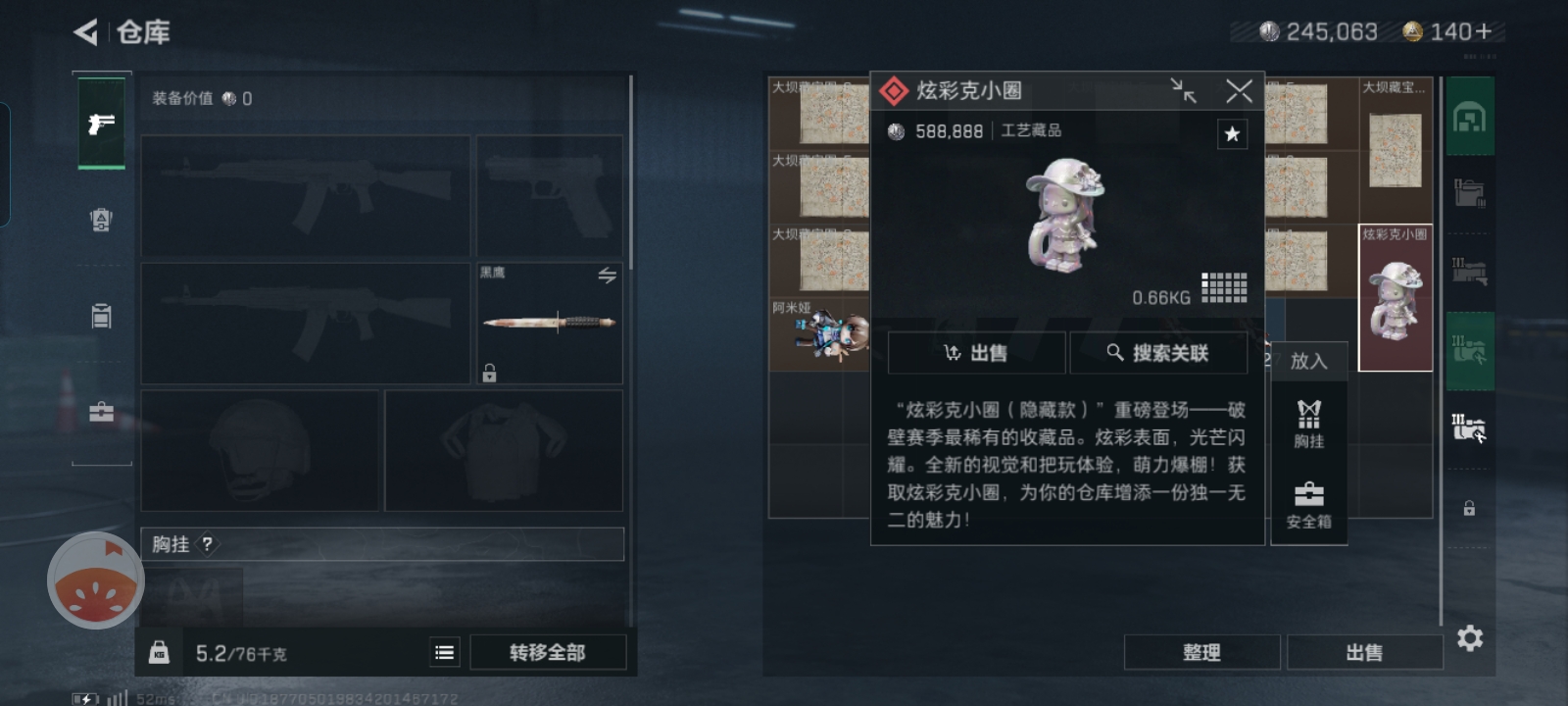
Task: Move item into 胸挂 chest rig
Action: (1308, 424)
